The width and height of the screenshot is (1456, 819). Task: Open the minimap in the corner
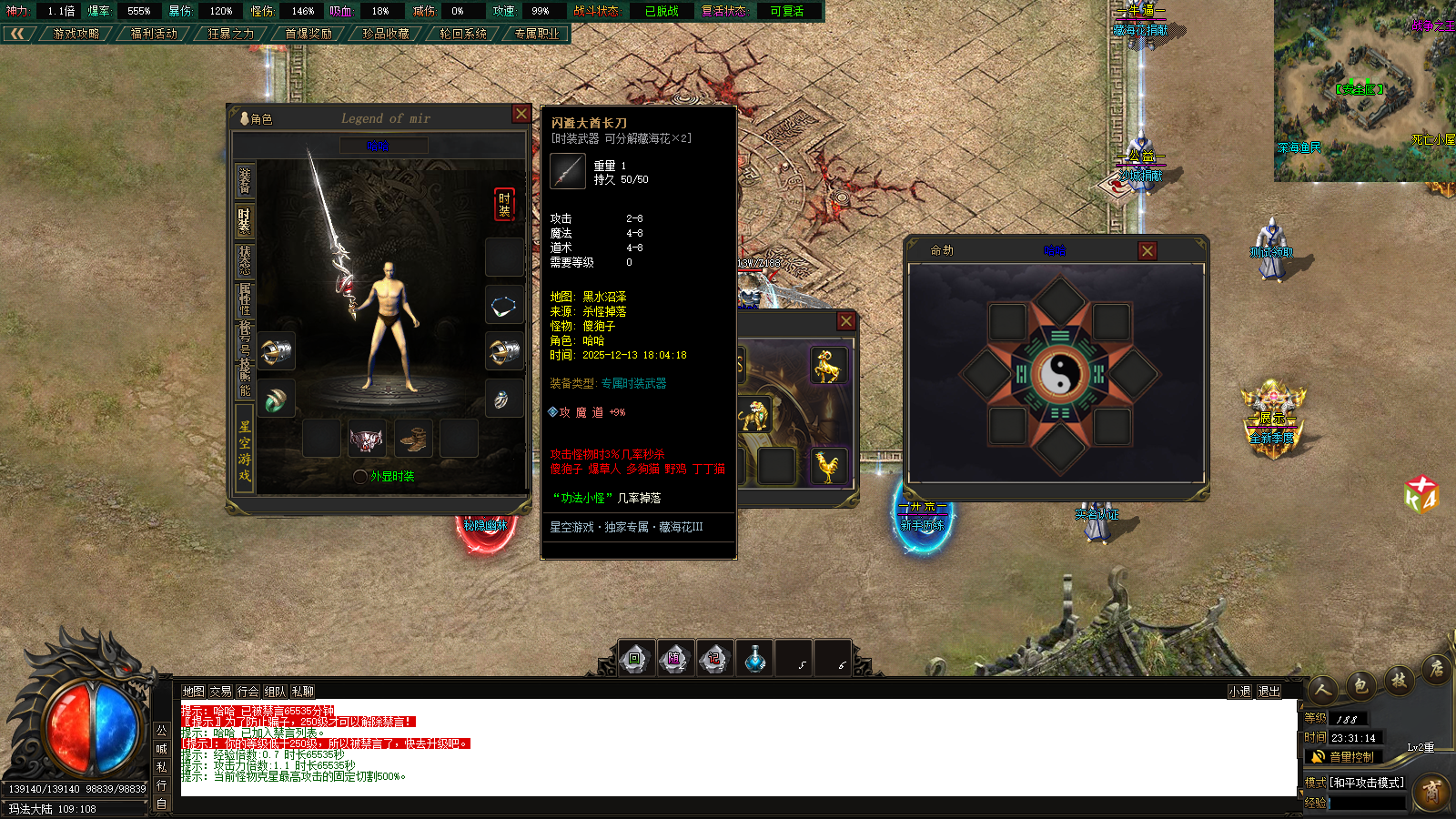pyautogui.click(x=1364, y=90)
